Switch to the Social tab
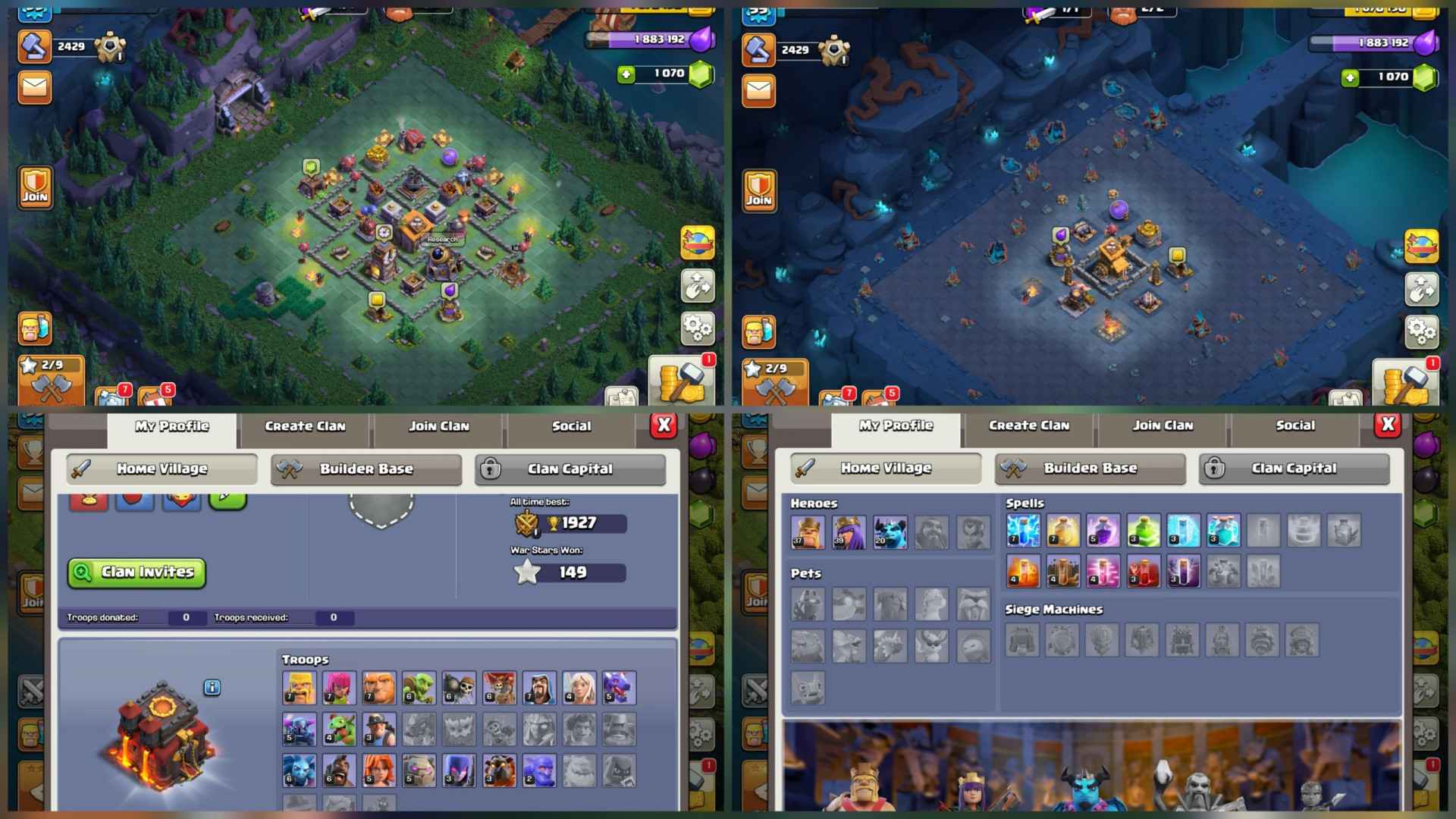Viewport: 1456px width, 819px height. [570, 425]
